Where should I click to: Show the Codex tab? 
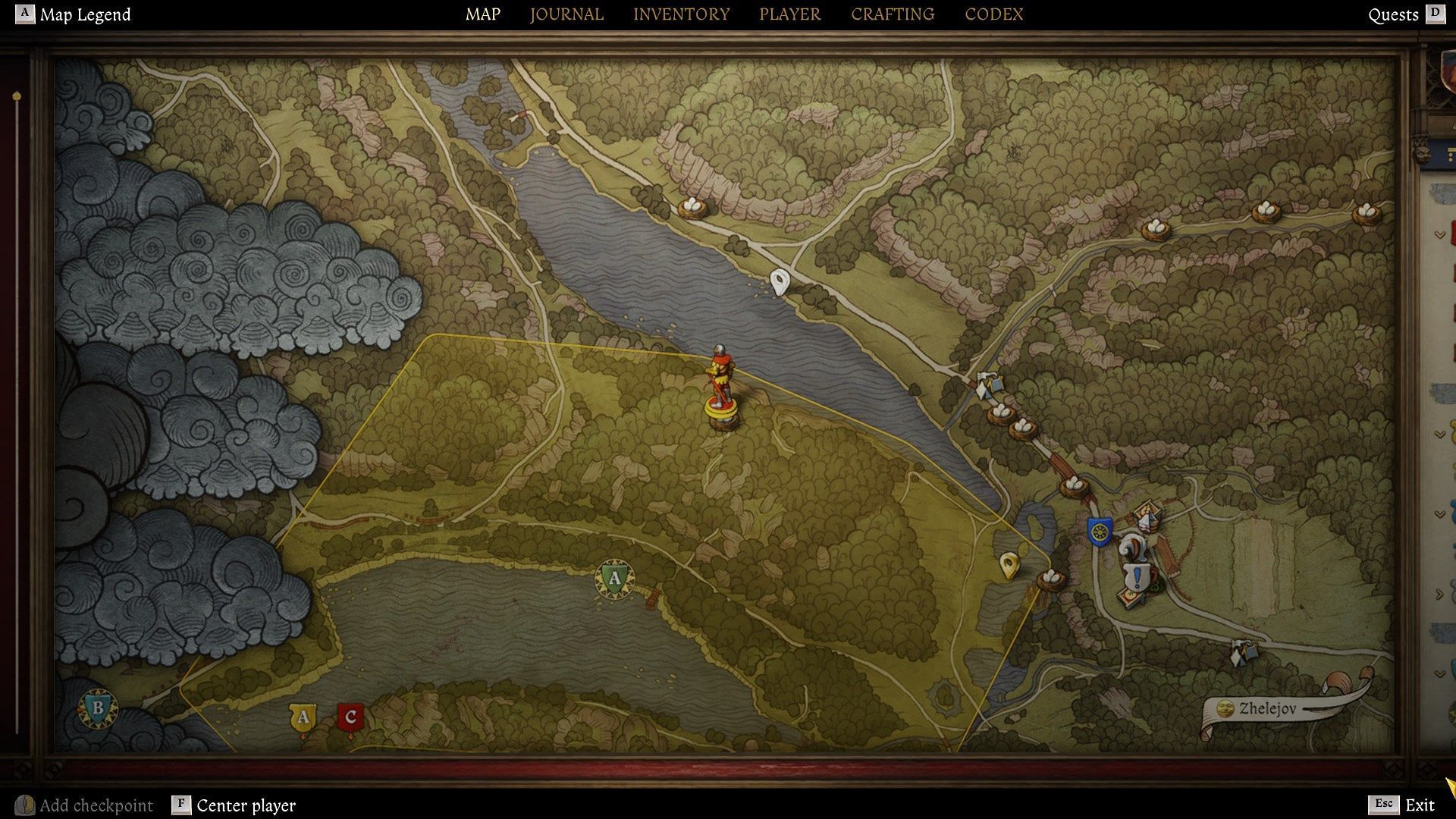993,14
